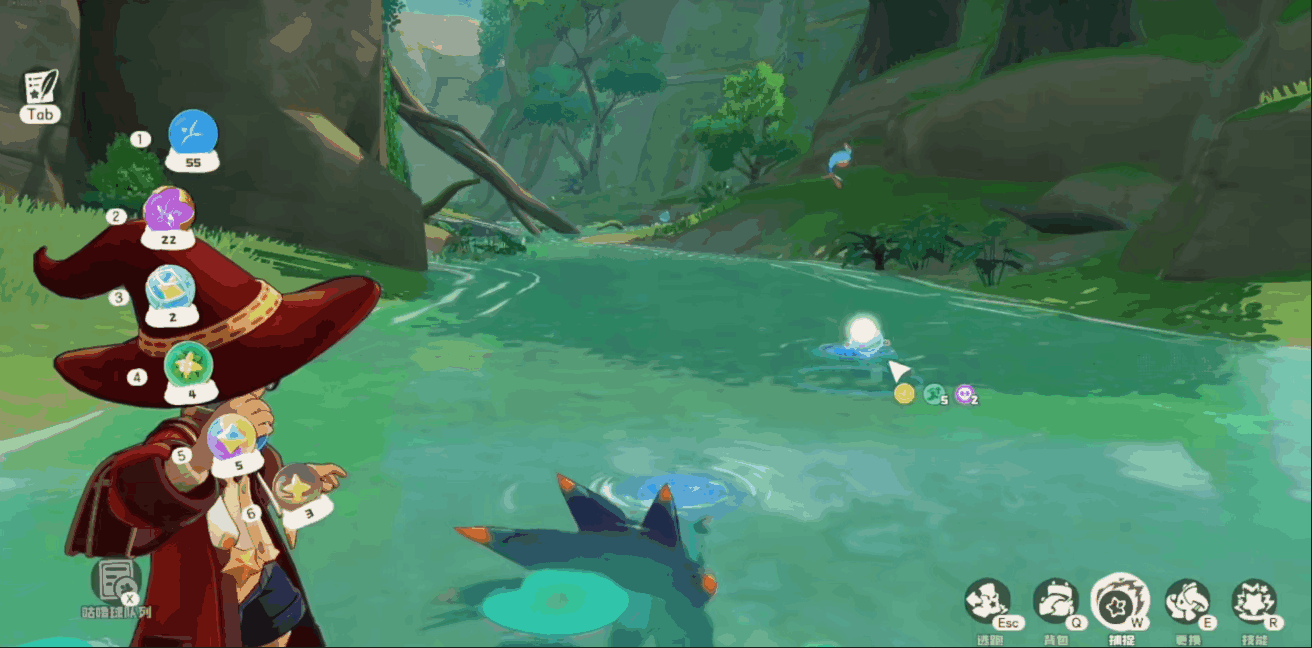Choose the purple capture ball with 22 count
This screenshot has height=648, width=1312.
point(168,211)
